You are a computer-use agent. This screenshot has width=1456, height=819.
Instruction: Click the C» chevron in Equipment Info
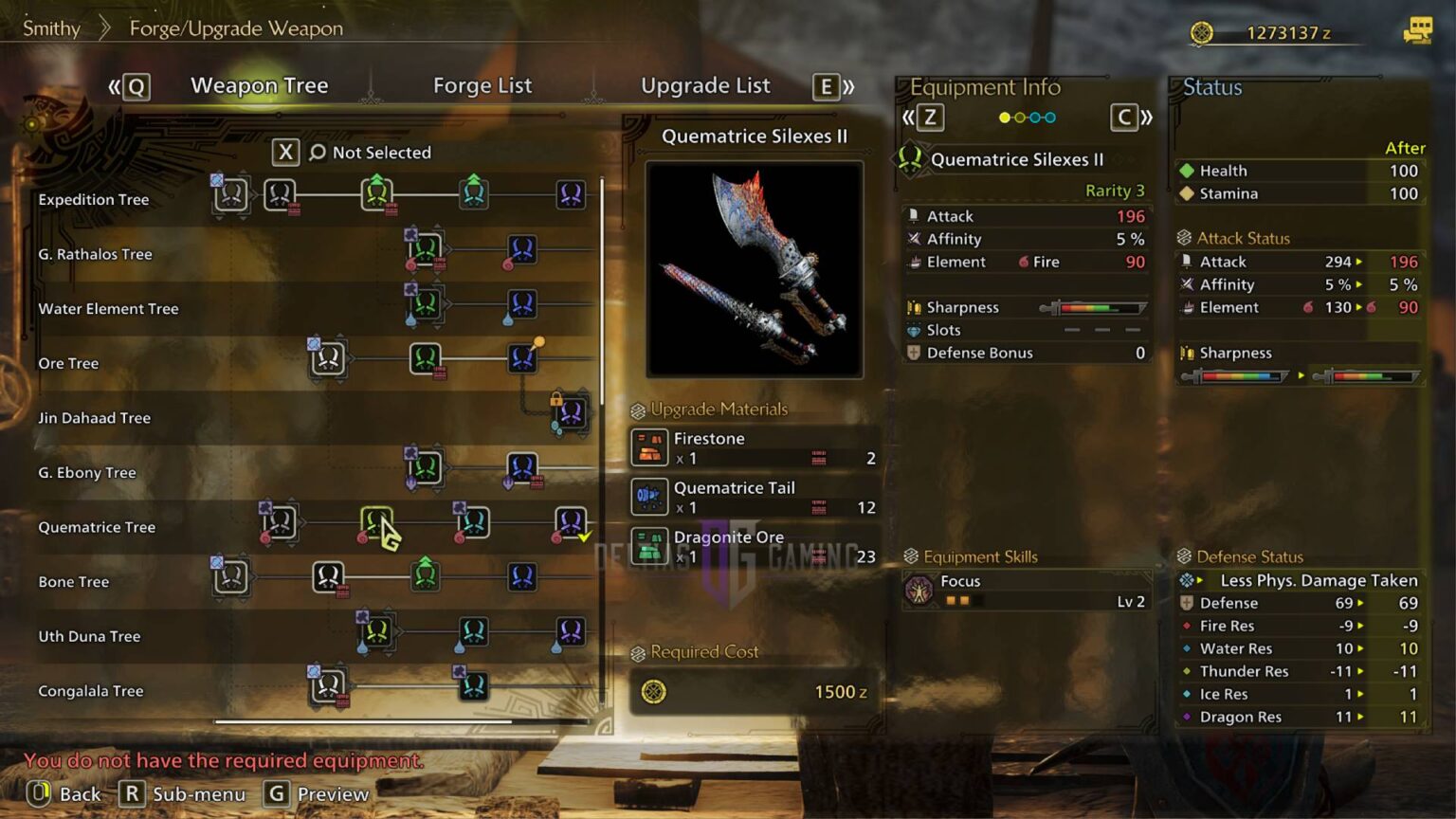pyautogui.click(x=1128, y=118)
